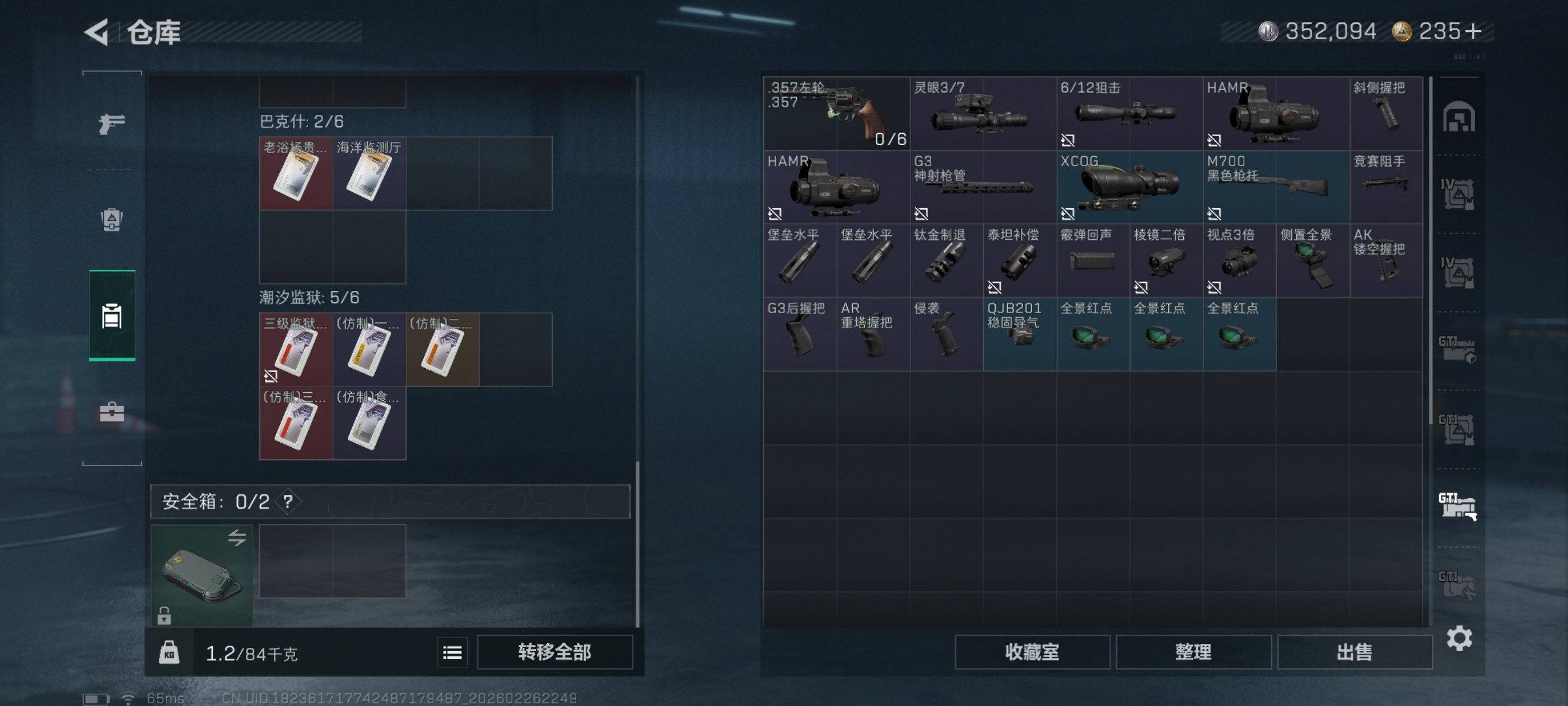Sort the stash with 整理
Screen dimensions: 1568x706
[x=1193, y=652]
